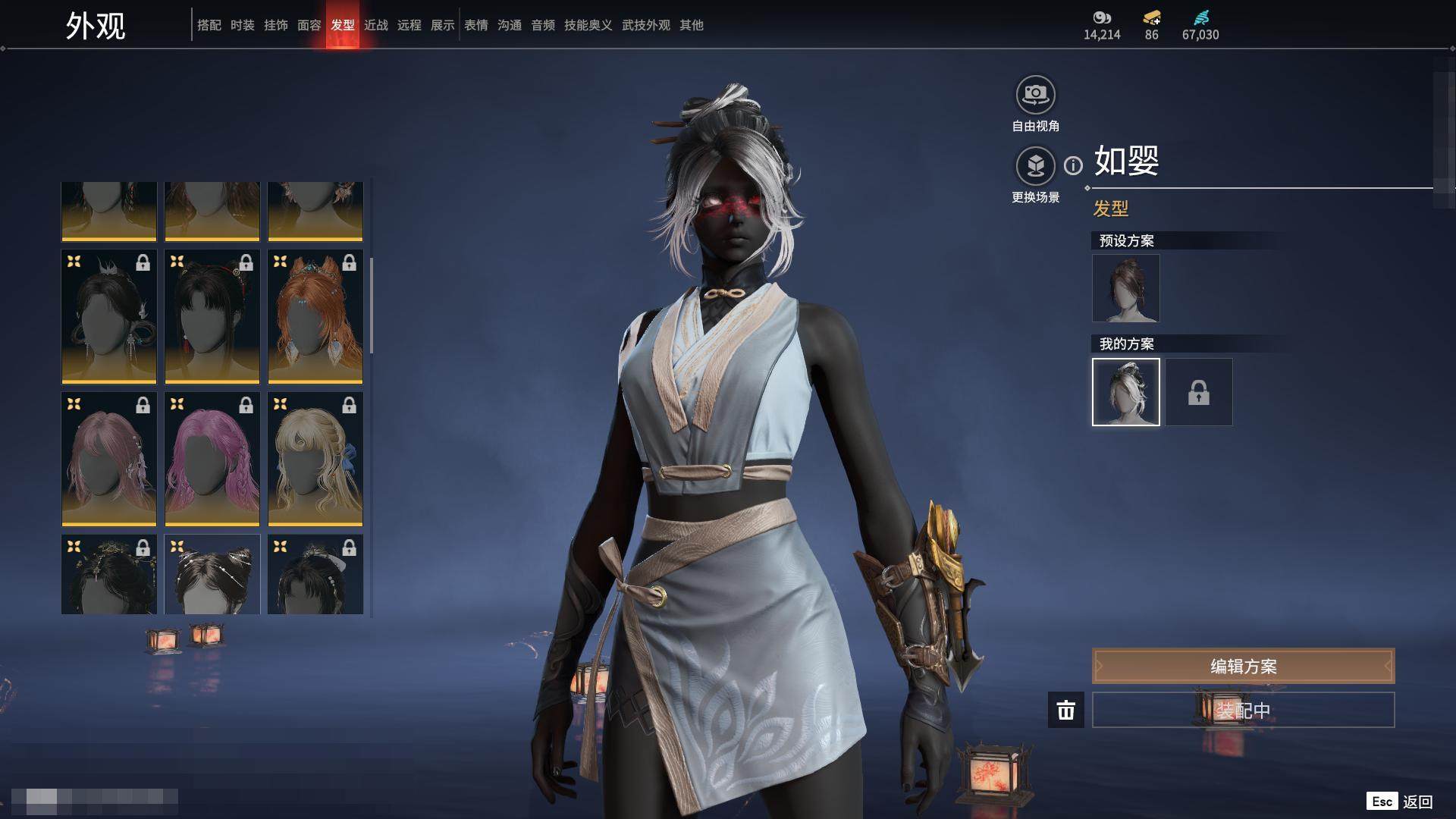Activate the 自由视角 camera button
1456x819 pixels.
click(x=1035, y=95)
